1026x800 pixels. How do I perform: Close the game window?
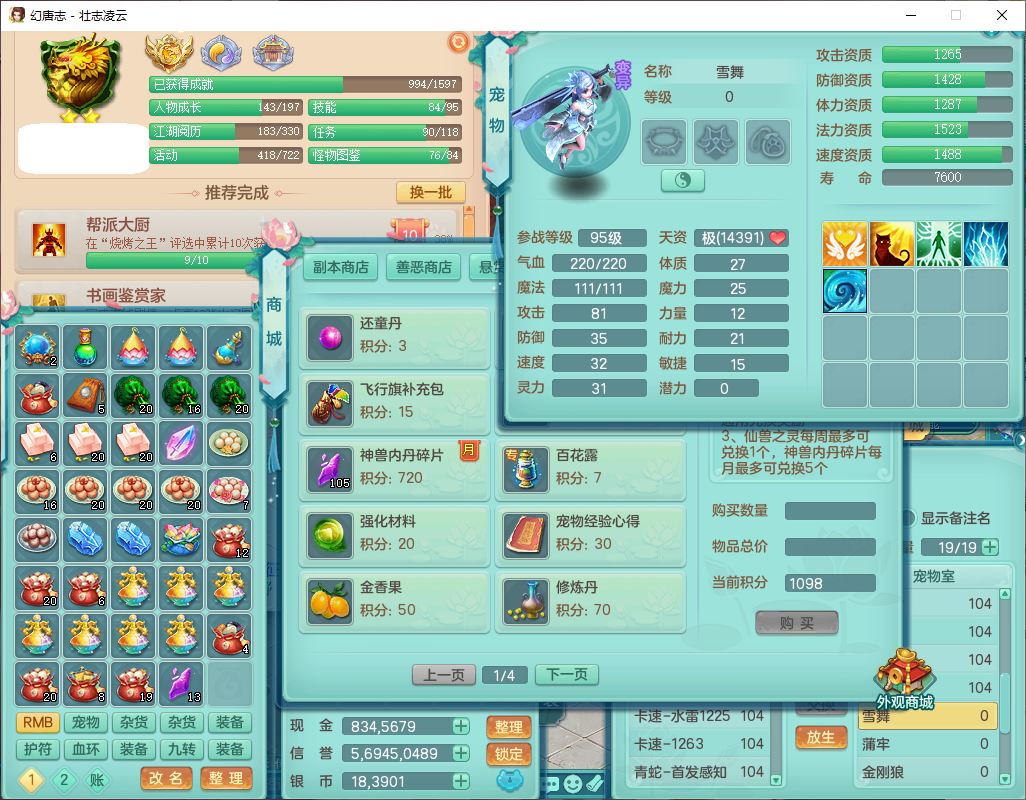click(x=1001, y=15)
